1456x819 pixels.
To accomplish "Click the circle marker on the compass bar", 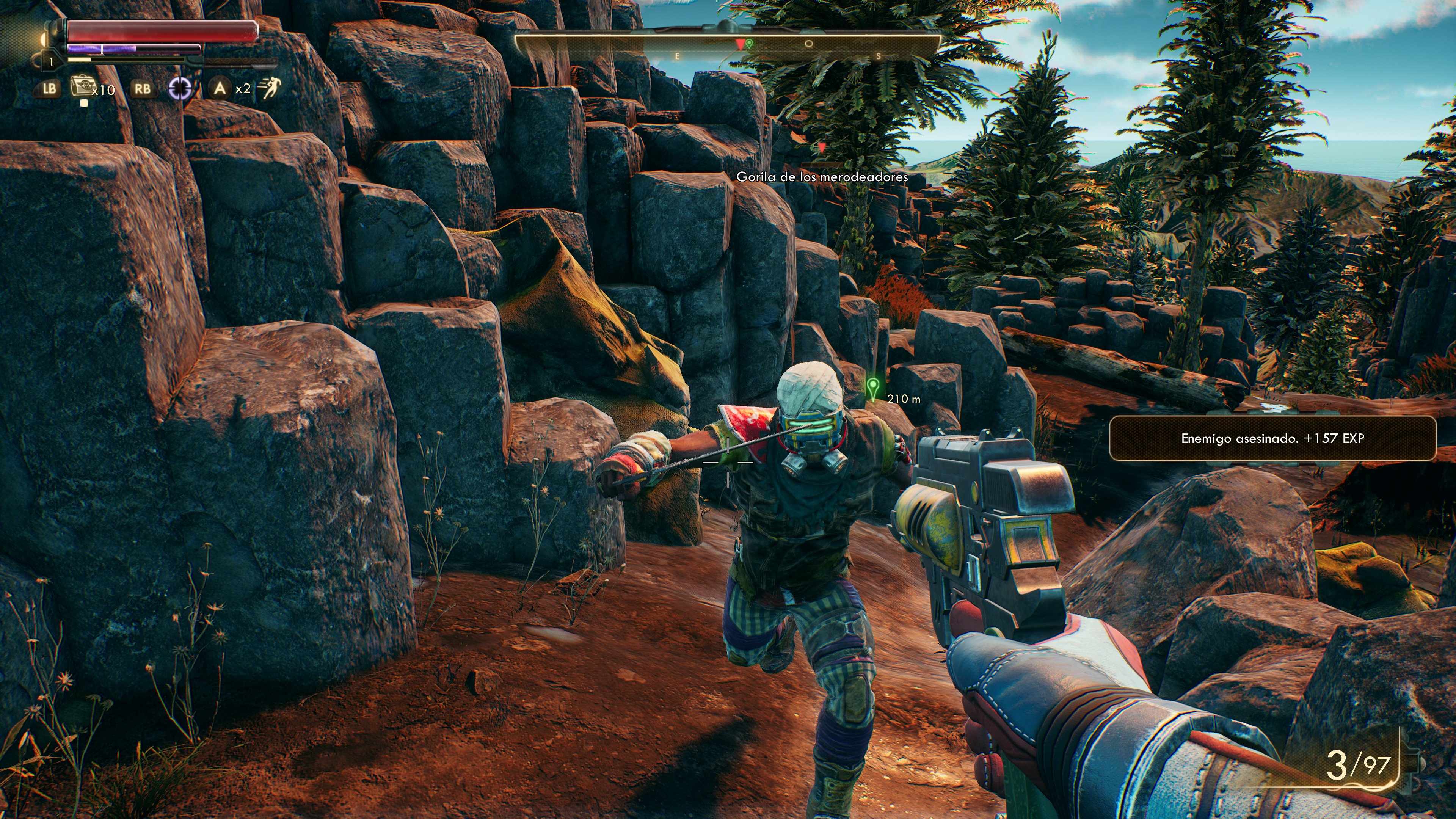I will (809, 44).
